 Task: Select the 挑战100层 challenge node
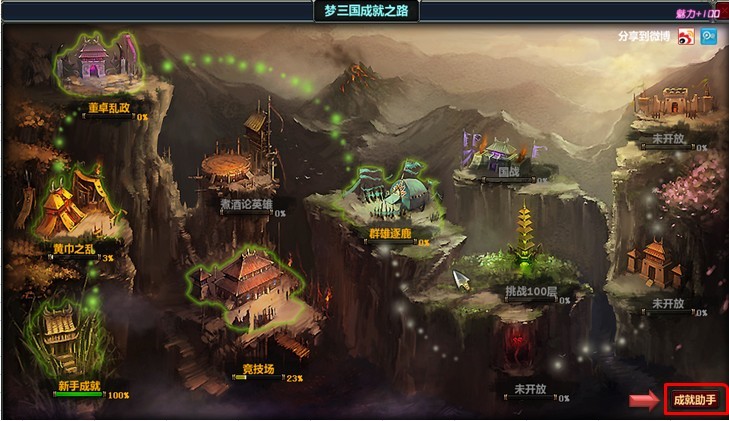[x=527, y=250]
